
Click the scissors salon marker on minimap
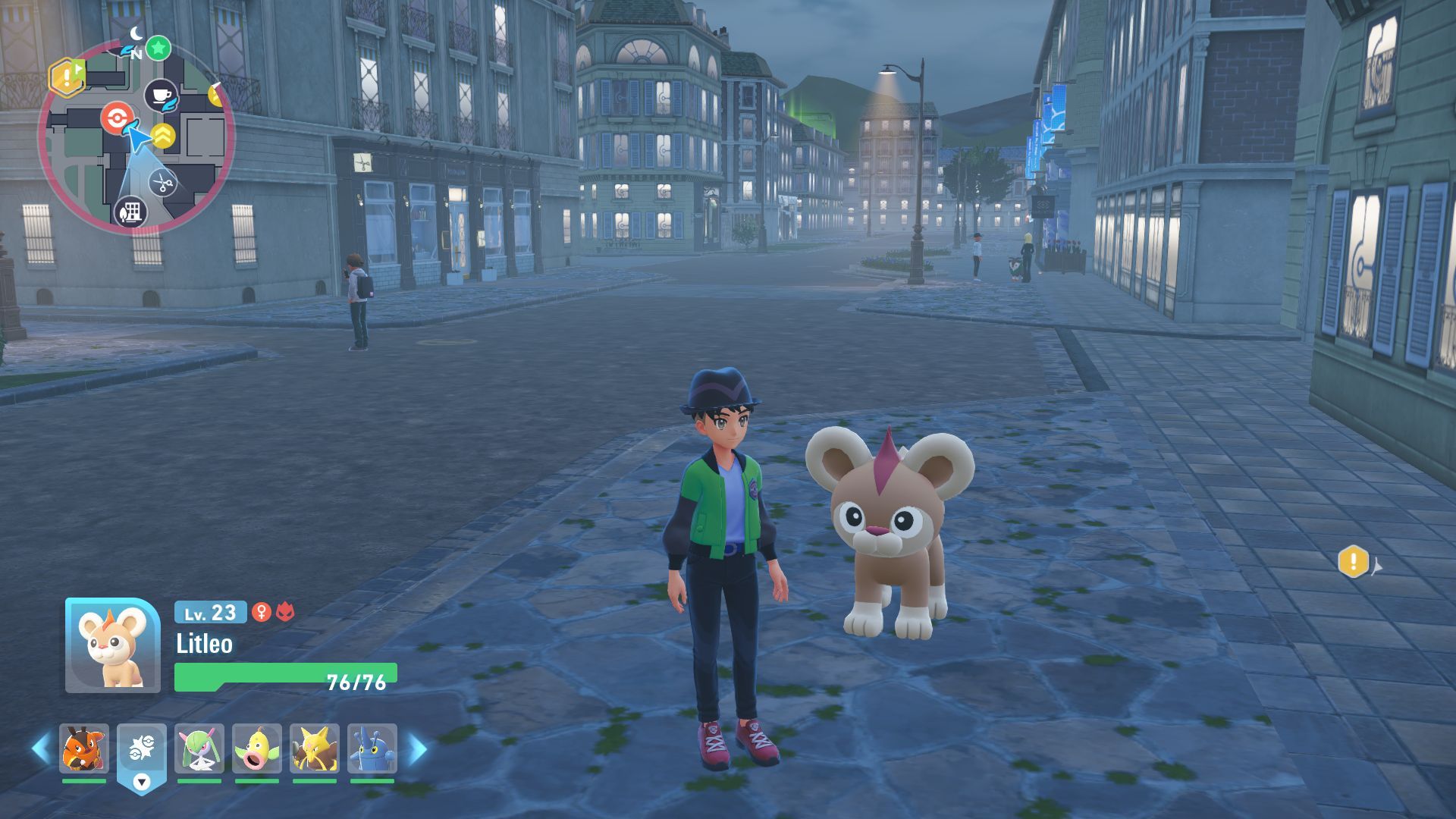pyautogui.click(x=162, y=183)
